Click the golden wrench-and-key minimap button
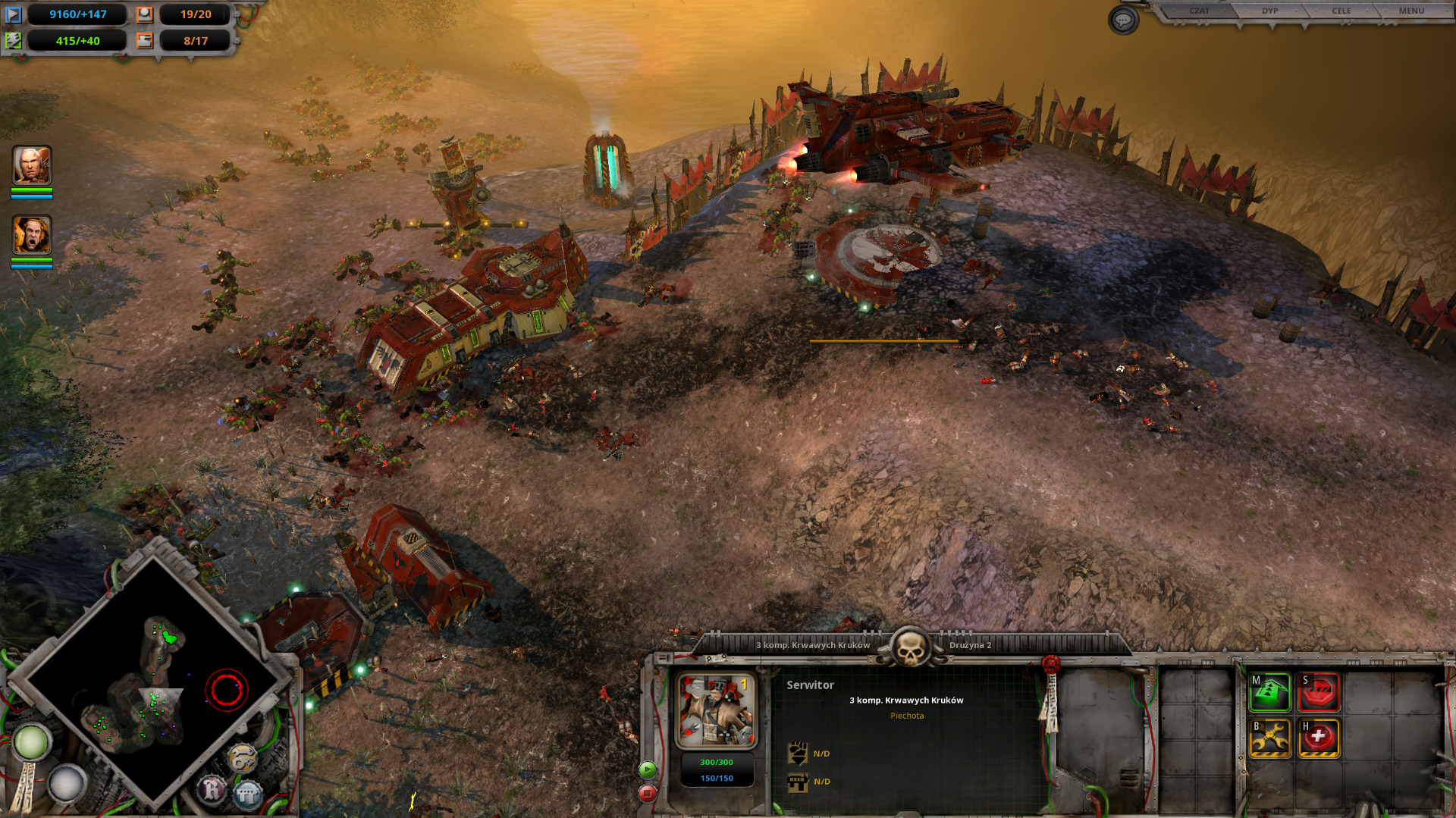The image size is (1456, 818). 243,758
